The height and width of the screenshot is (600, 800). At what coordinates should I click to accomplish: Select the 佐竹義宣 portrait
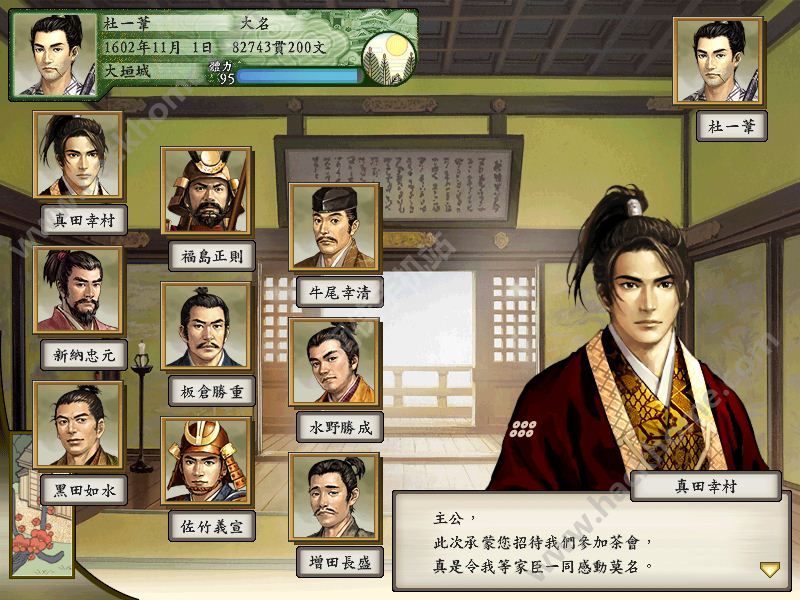click(x=206, y=461)
